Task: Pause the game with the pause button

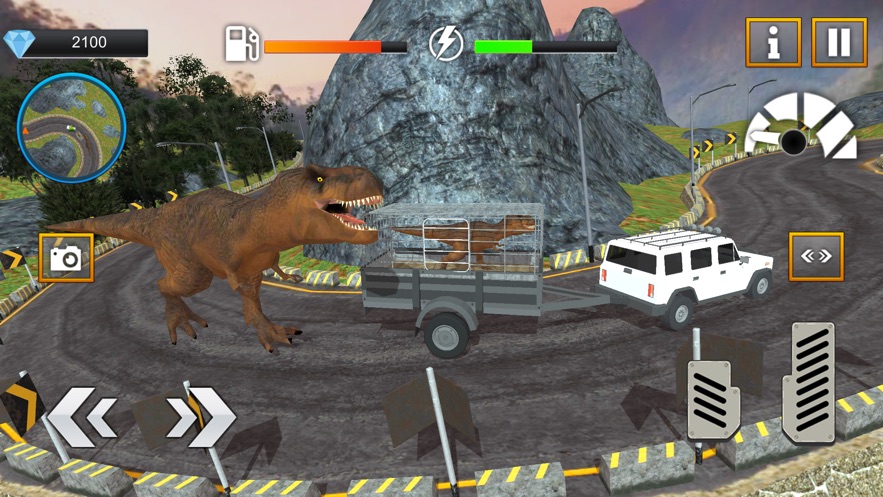Action: [839, 43]
